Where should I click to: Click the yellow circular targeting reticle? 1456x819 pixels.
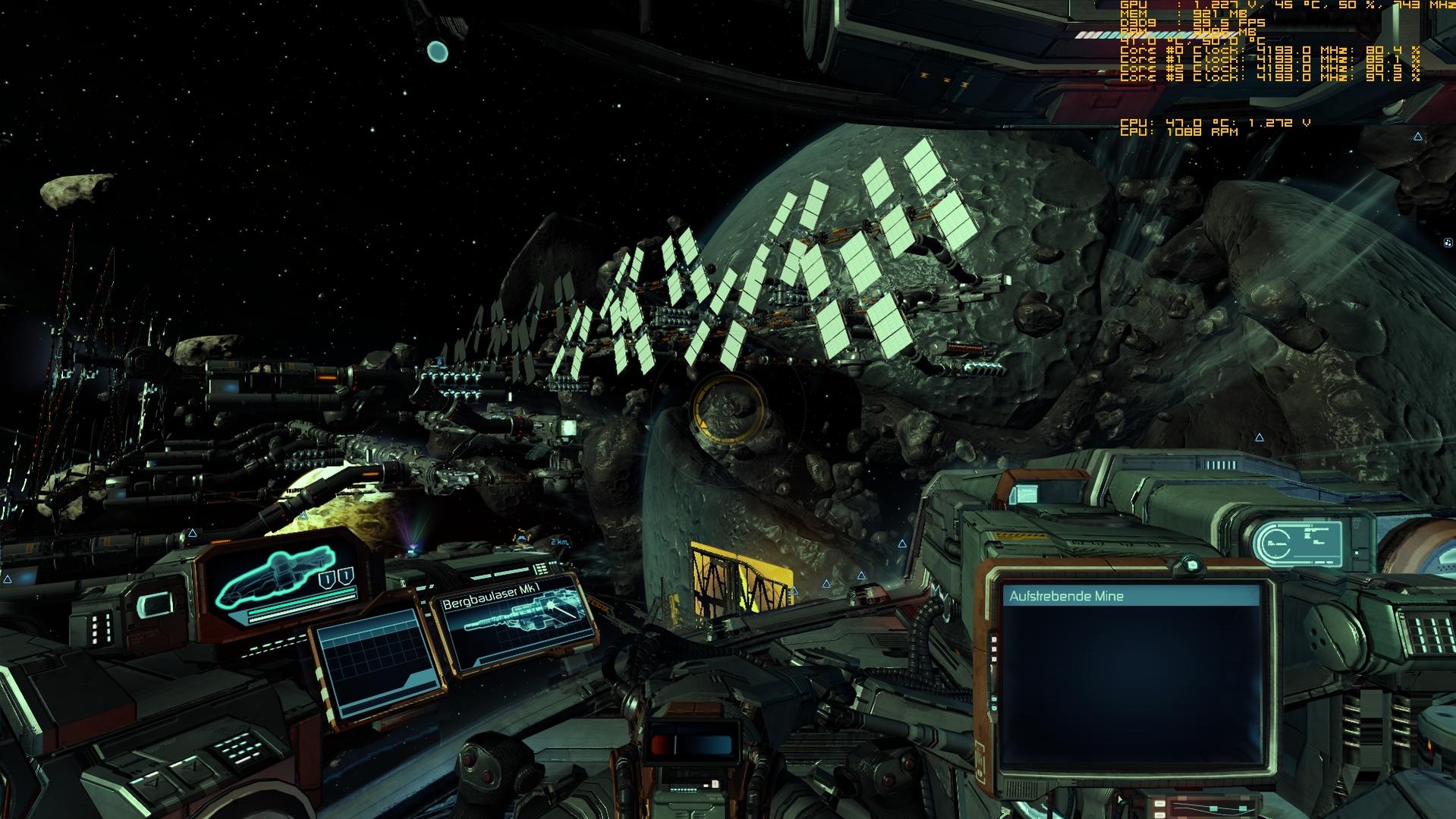(x=728, y=409)
